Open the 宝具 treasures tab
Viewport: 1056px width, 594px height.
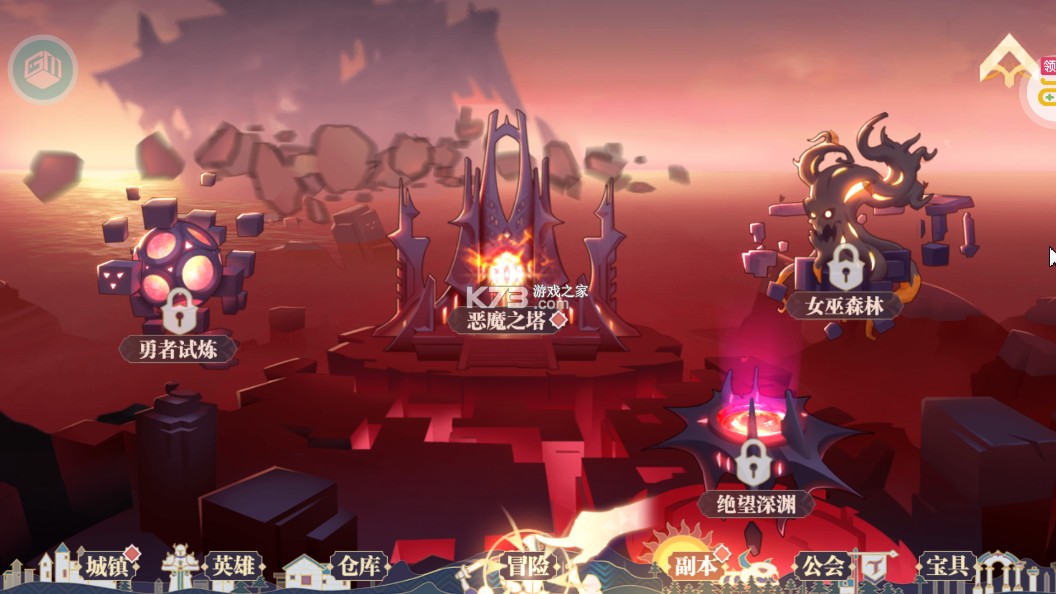click(946, 566)
